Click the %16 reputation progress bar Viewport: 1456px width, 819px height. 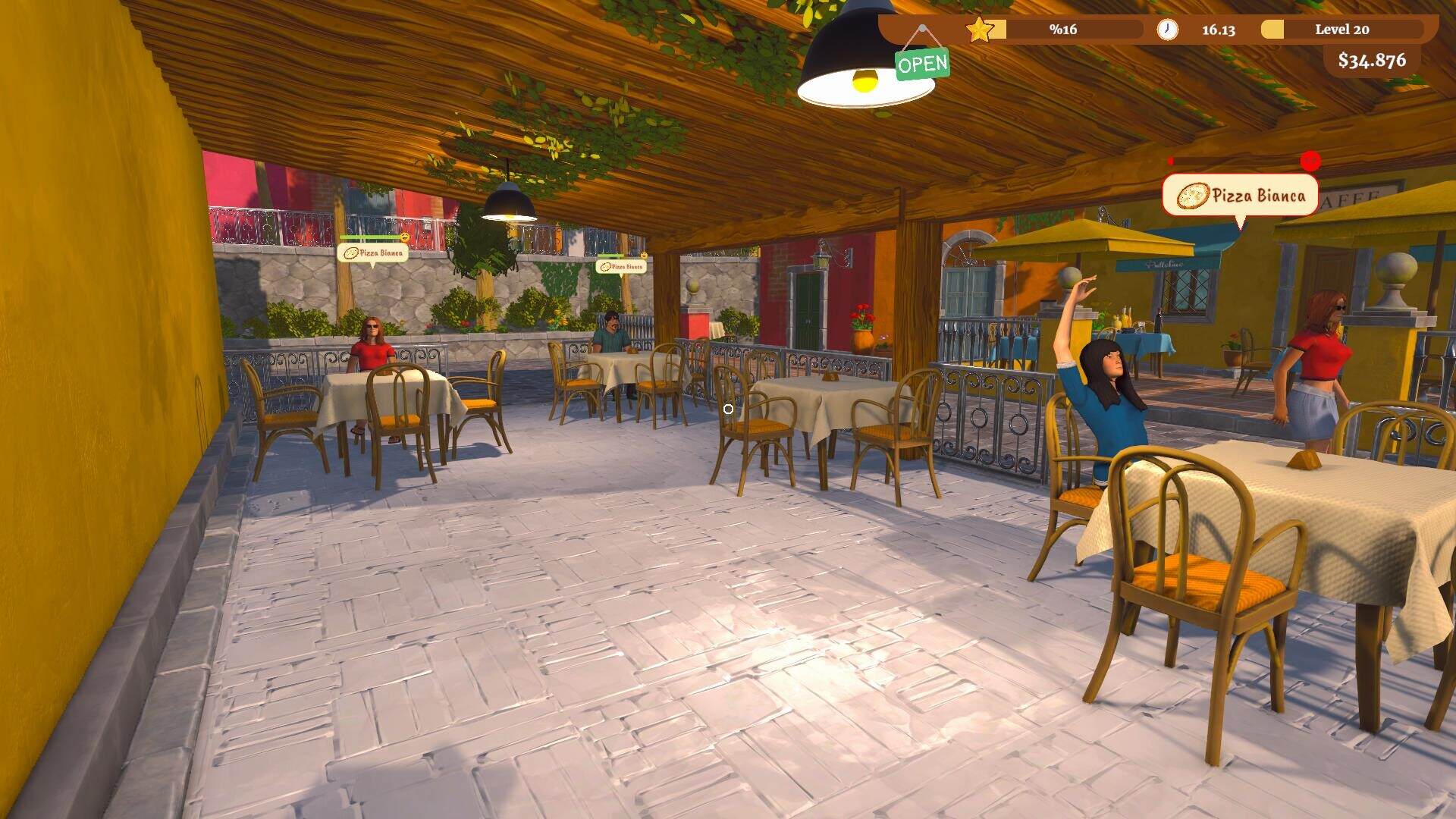[x=1062, y=30]
